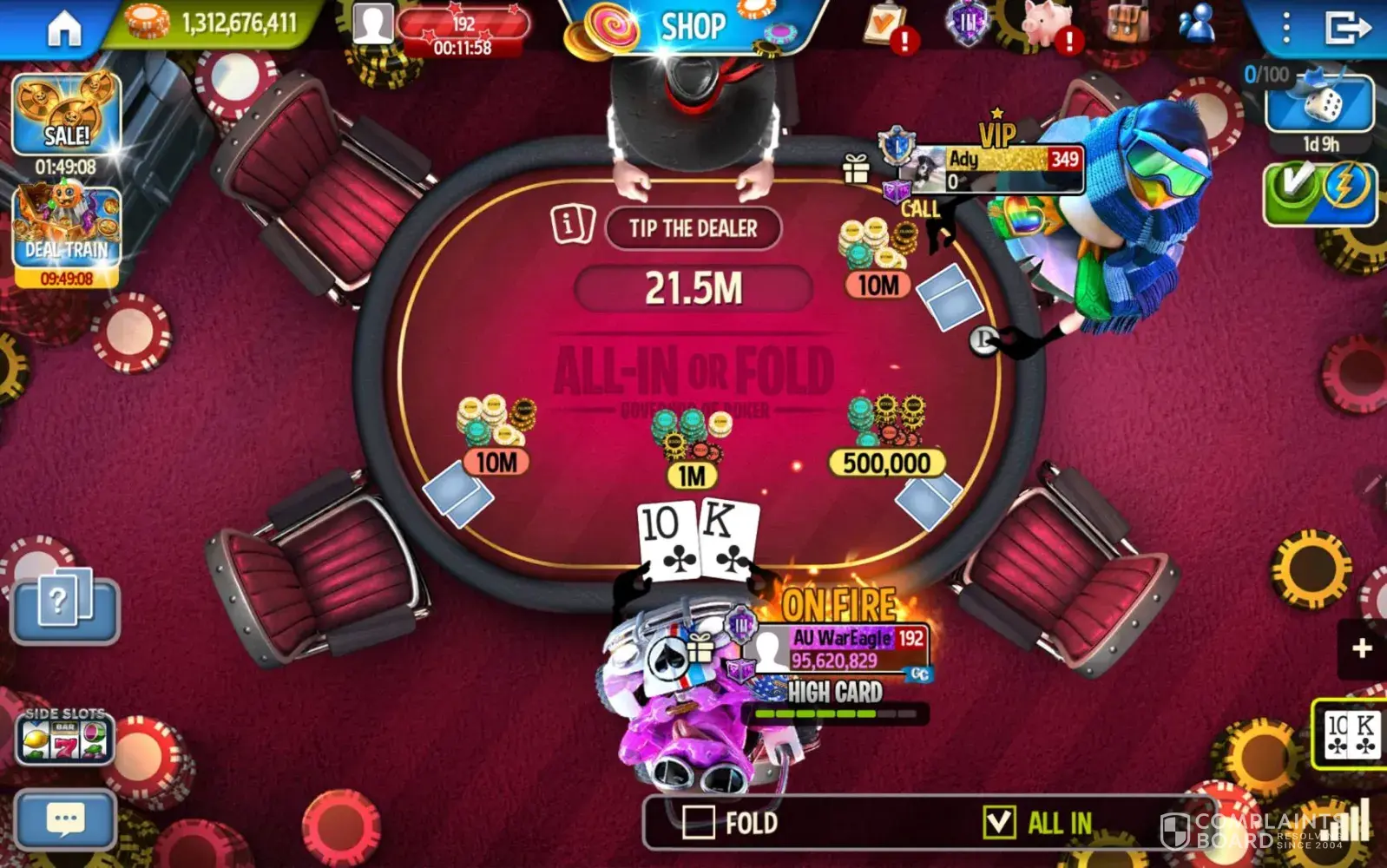Open the three-dot options menu
Viewport: 1387px width, 868px height.
[x=1286, y=28]
